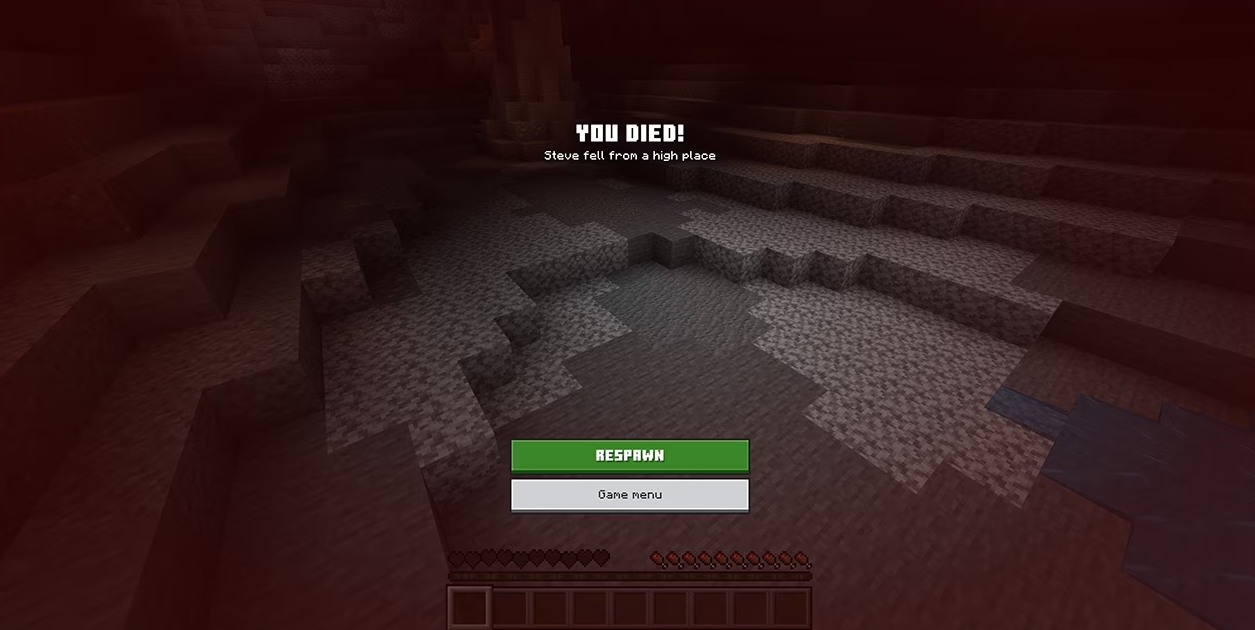Open the Game menu
Screen dimensions: 1255x630
tap(630, 495)
